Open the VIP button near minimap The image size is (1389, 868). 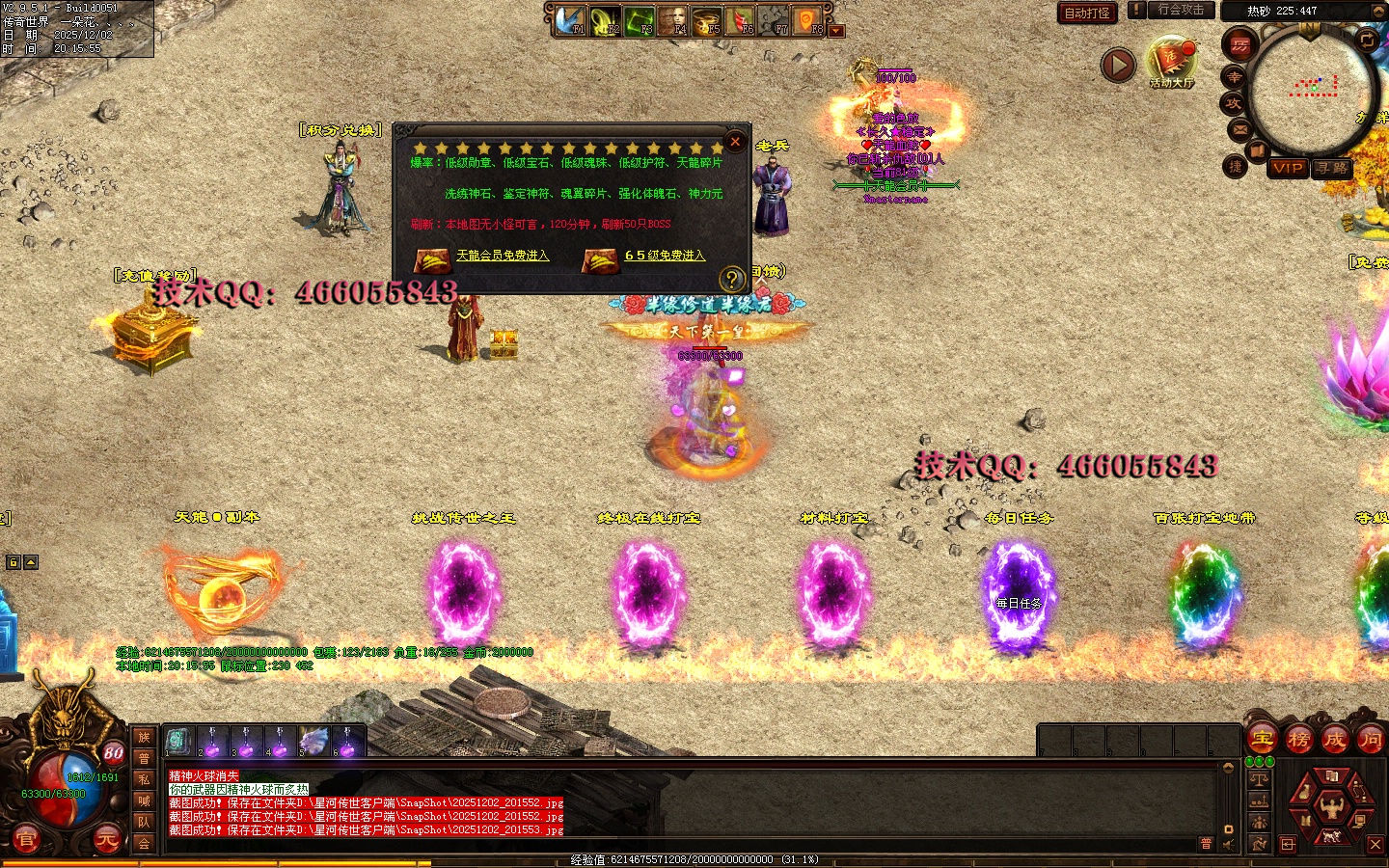click(1288, 168)
